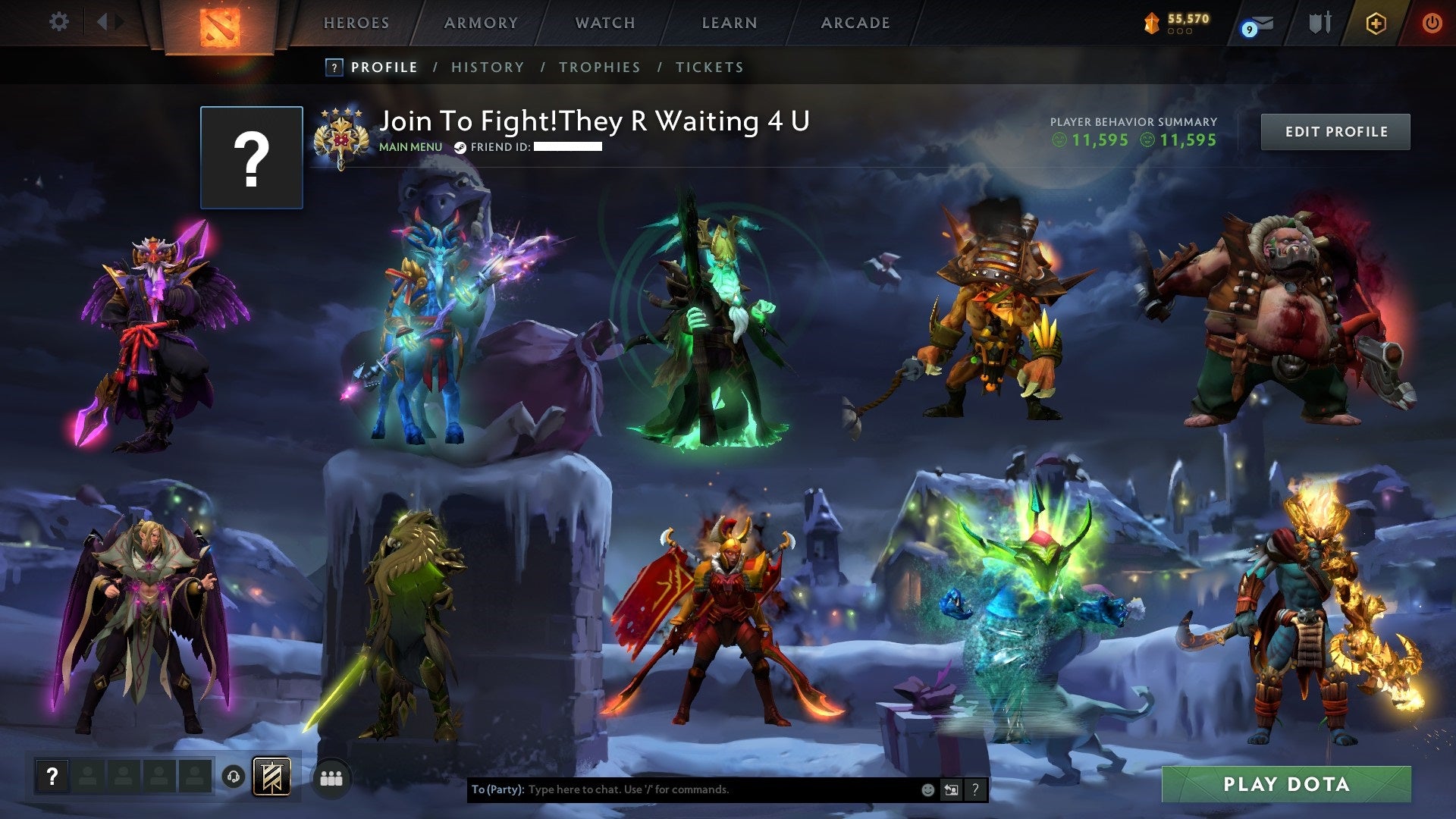The height and width of the screenshot is (819, 1456).
Task: Open the emoticon picker in the chat bar
Action: (x=927, y=788)
